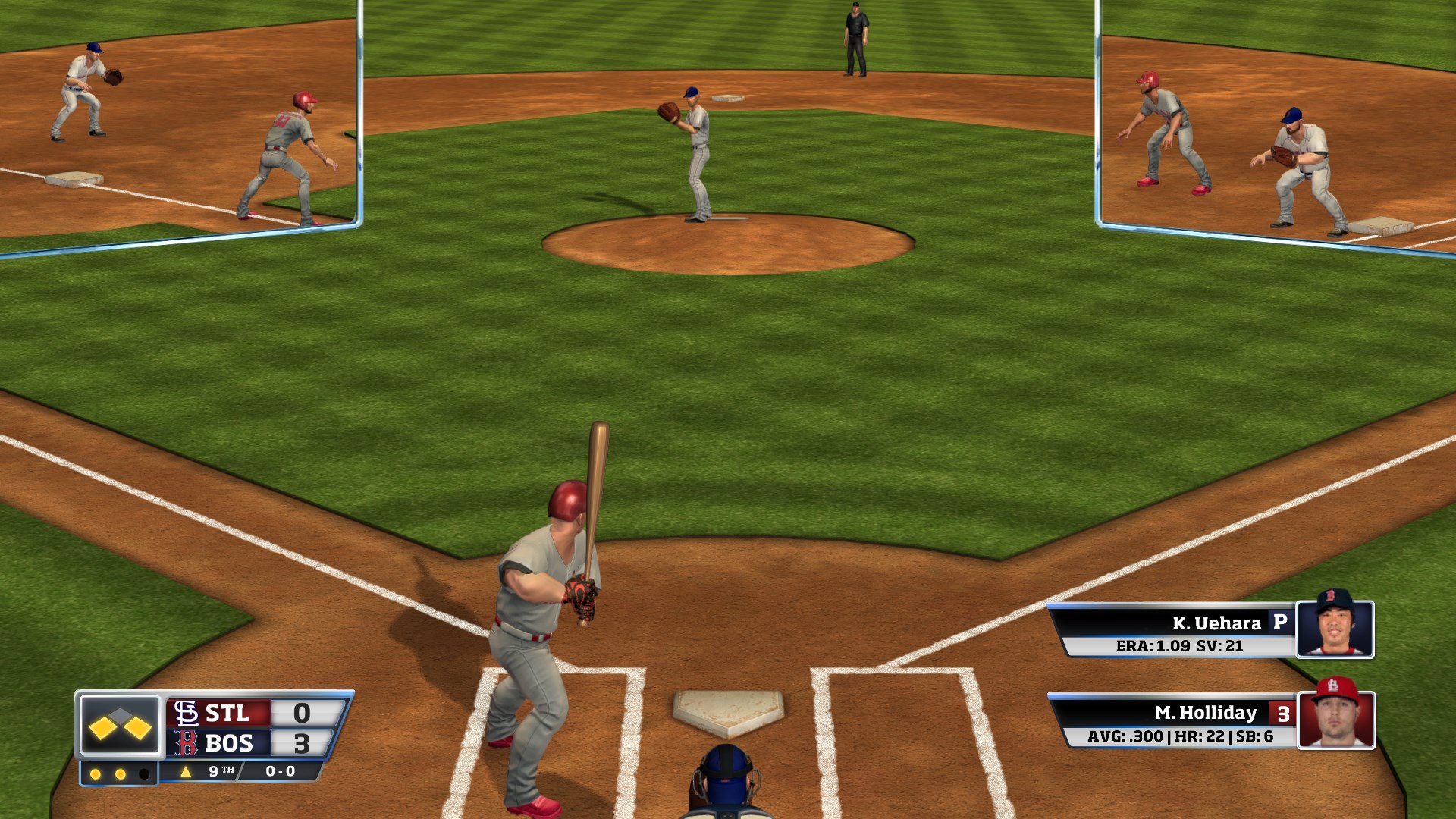Toggle the unlit third out indicator
This screenshot has width=1456, height=819.
pyautogui.click(x=144, y=773)
